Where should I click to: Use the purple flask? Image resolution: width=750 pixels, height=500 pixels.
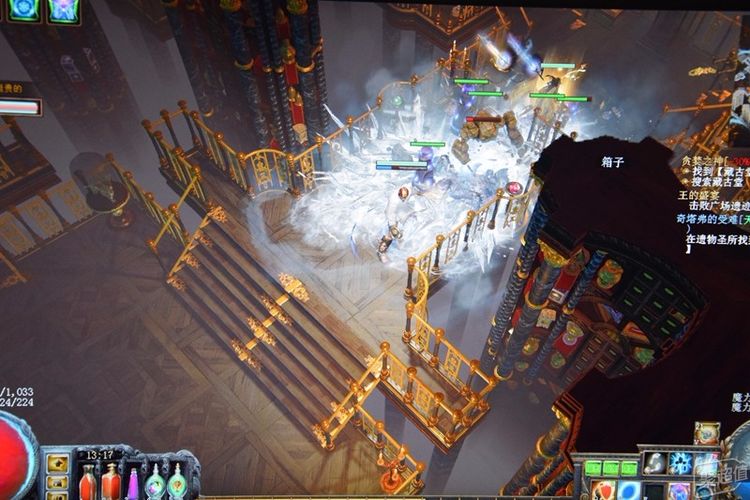[x=133, y=484]
